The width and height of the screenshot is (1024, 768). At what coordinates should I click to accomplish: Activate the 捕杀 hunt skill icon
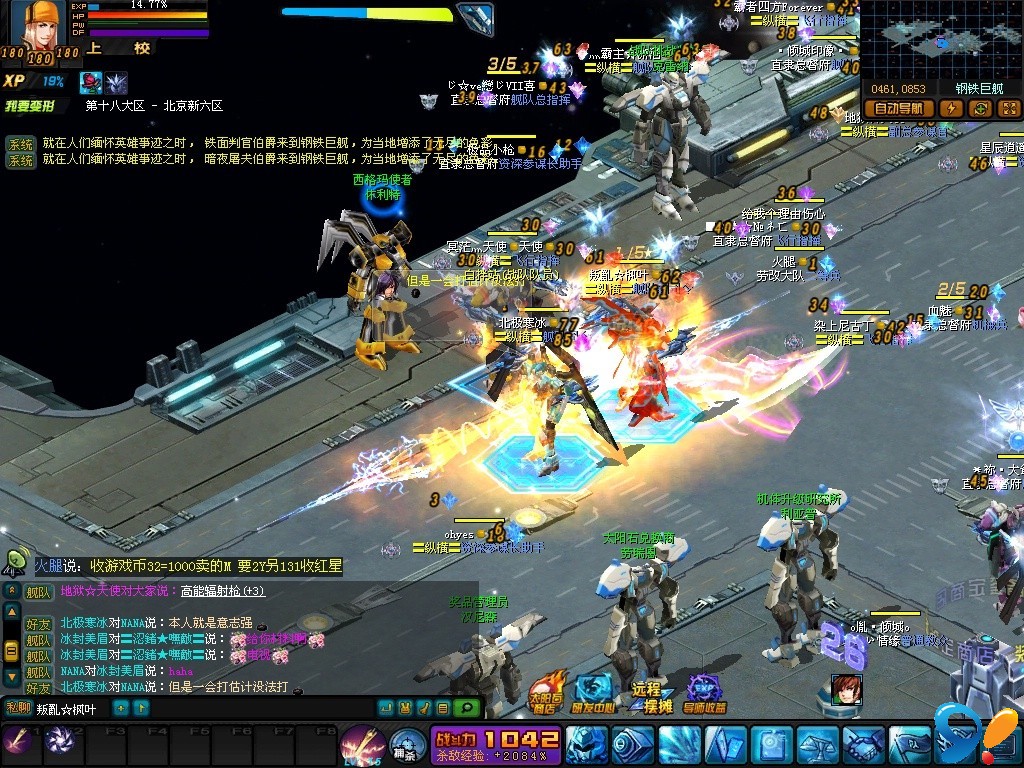click(405, 747)
